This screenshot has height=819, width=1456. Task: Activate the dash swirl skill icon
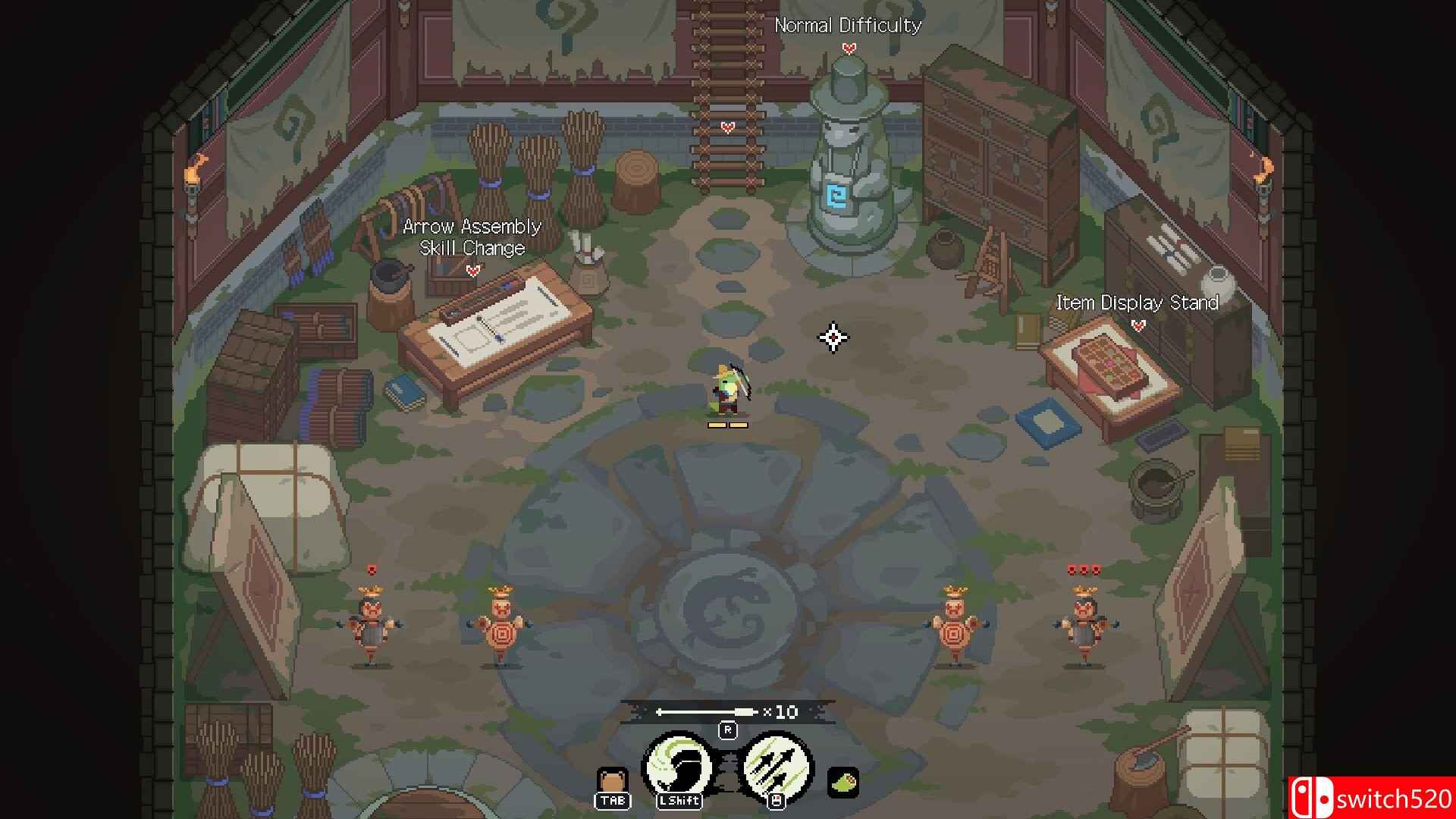tap(678, 768)
